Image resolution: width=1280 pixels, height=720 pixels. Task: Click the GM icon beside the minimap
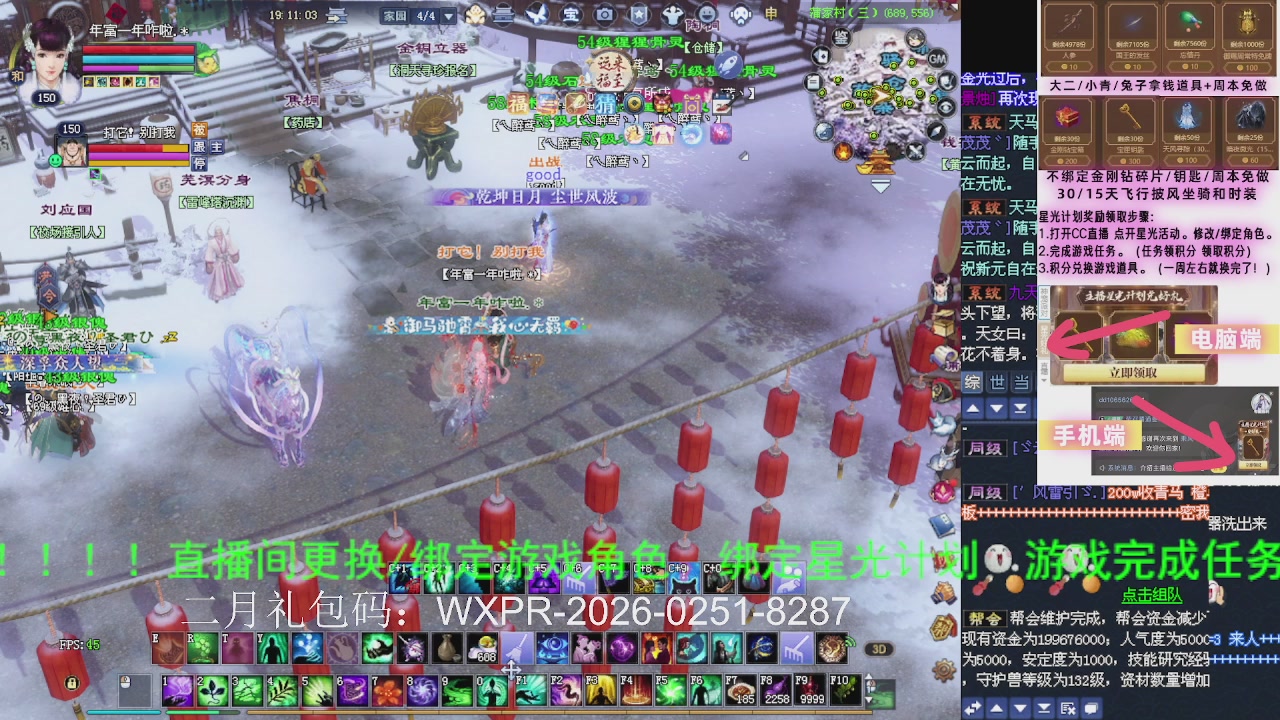point(937,59)
